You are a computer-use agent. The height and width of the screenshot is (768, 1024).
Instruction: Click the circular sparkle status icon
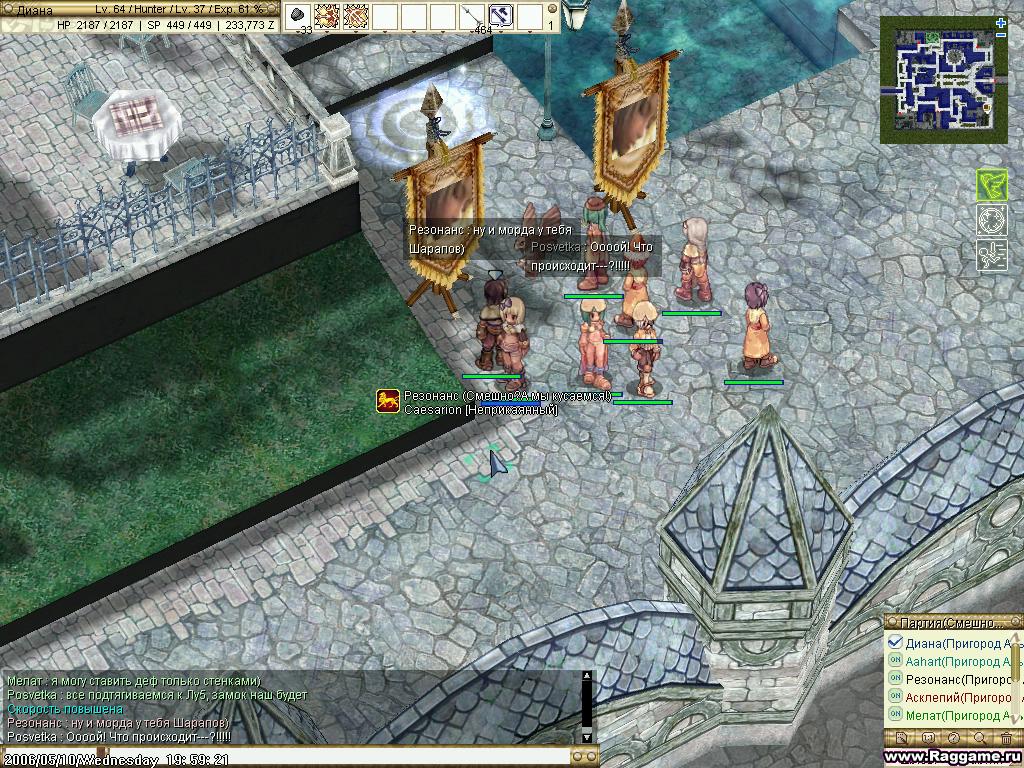pyautogui.click(x=991, y=220)
